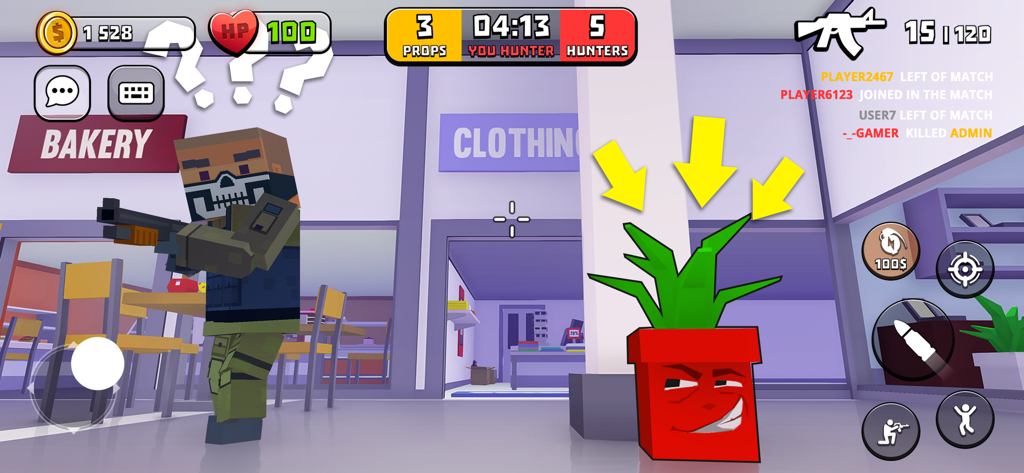Activate the crosshair aim button

(964, 269)
